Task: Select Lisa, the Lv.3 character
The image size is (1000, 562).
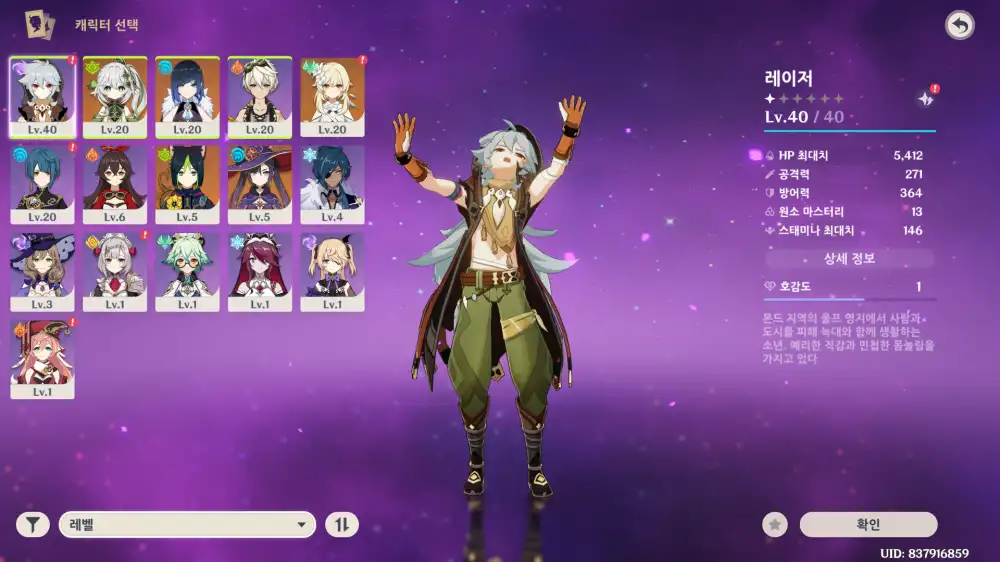Action: point(43,272)
